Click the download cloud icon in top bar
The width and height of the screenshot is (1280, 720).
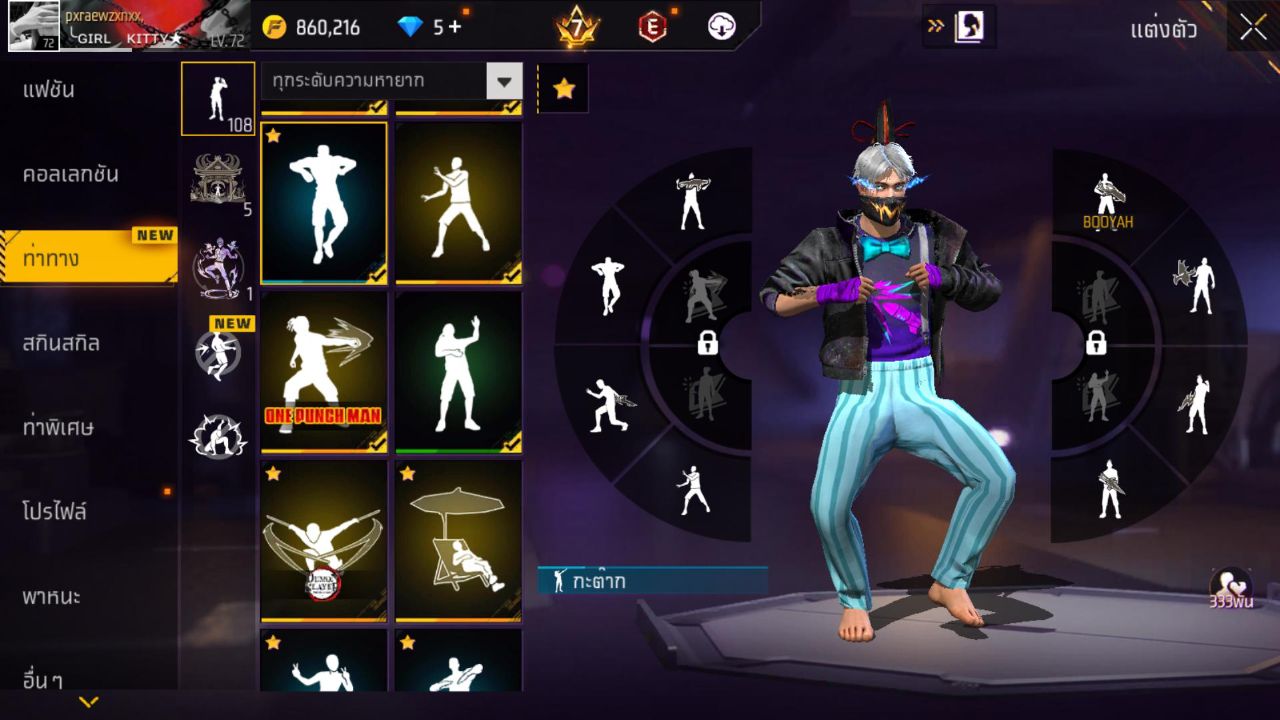tap(722, 27)
